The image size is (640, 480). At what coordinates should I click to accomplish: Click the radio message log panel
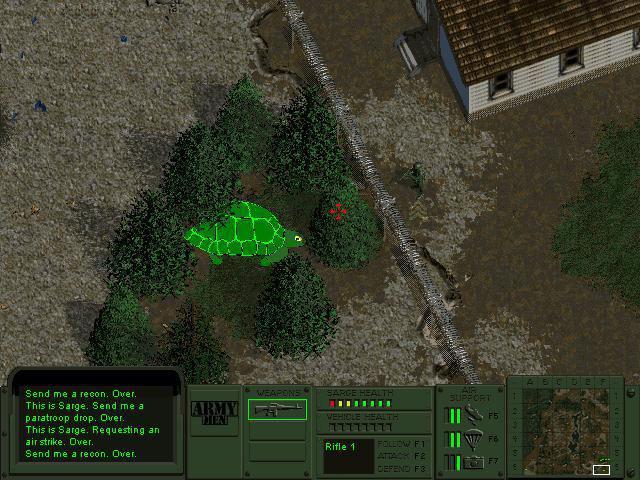pyautogui.click(x=95, y=424)
